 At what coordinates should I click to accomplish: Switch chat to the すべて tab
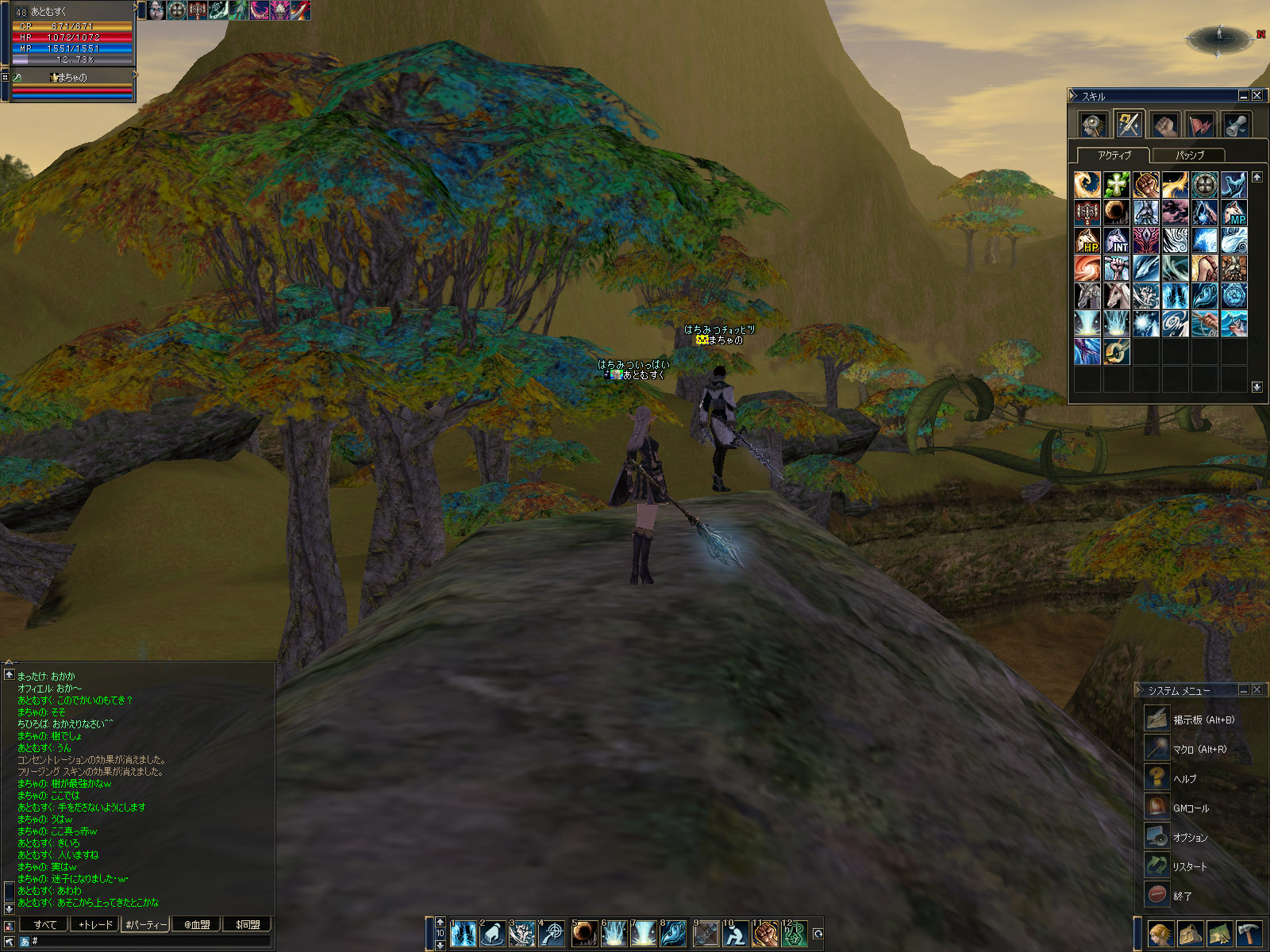(x=45, y=924)
